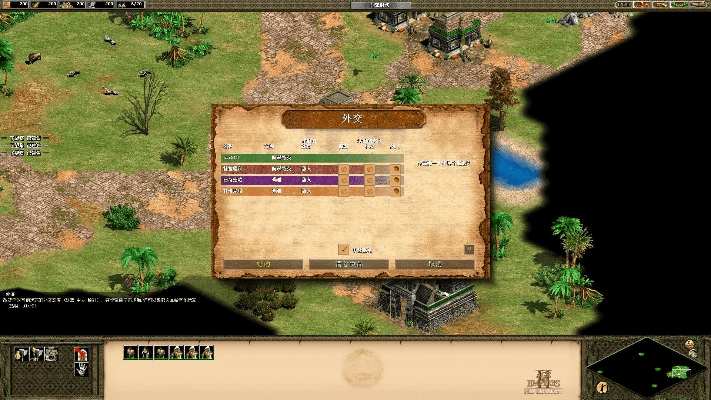Set the red player's stance to ally
Viewport: 711px width, 400px height.
344,169
